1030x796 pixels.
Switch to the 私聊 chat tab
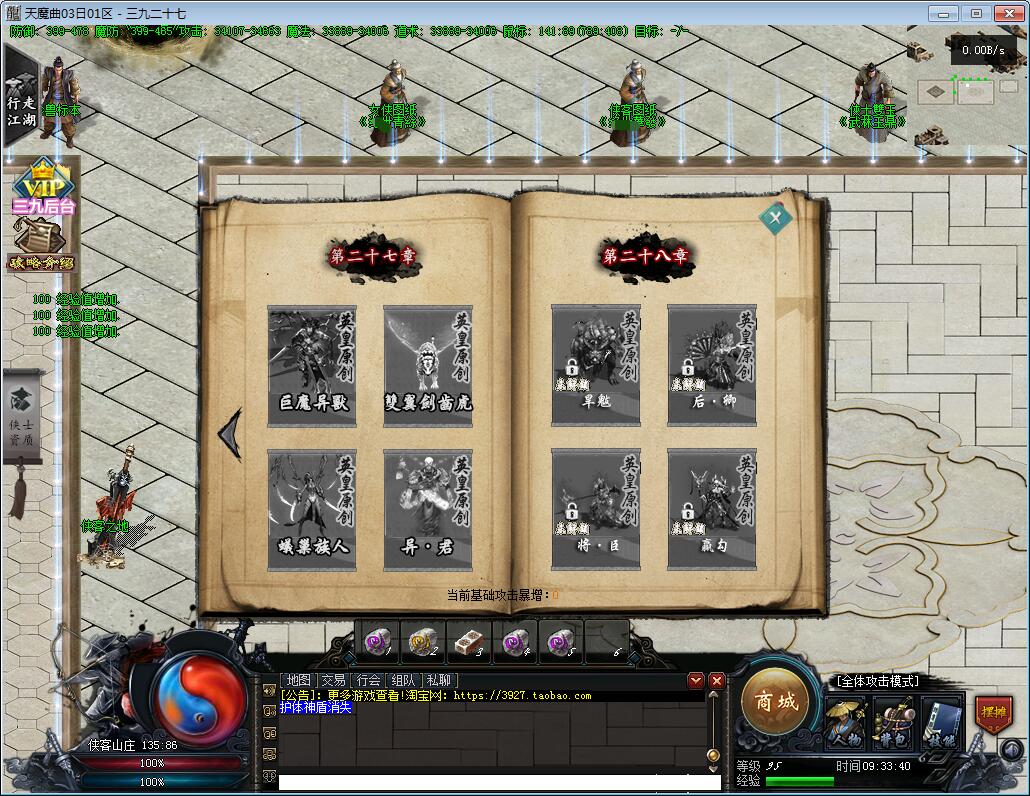pos(437,680)
